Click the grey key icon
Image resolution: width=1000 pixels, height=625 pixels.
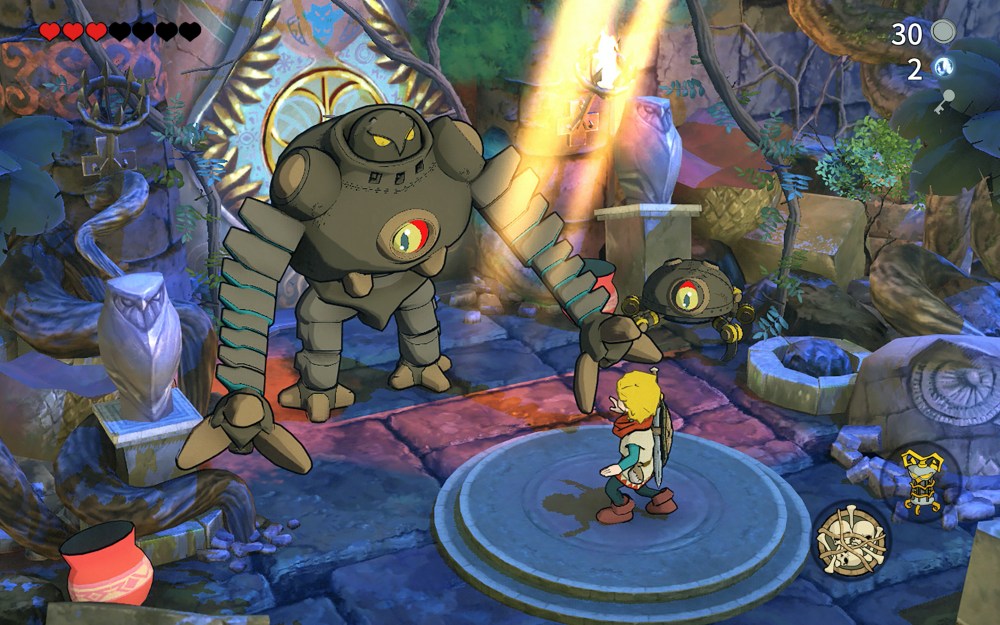click(x=944, y=100)
